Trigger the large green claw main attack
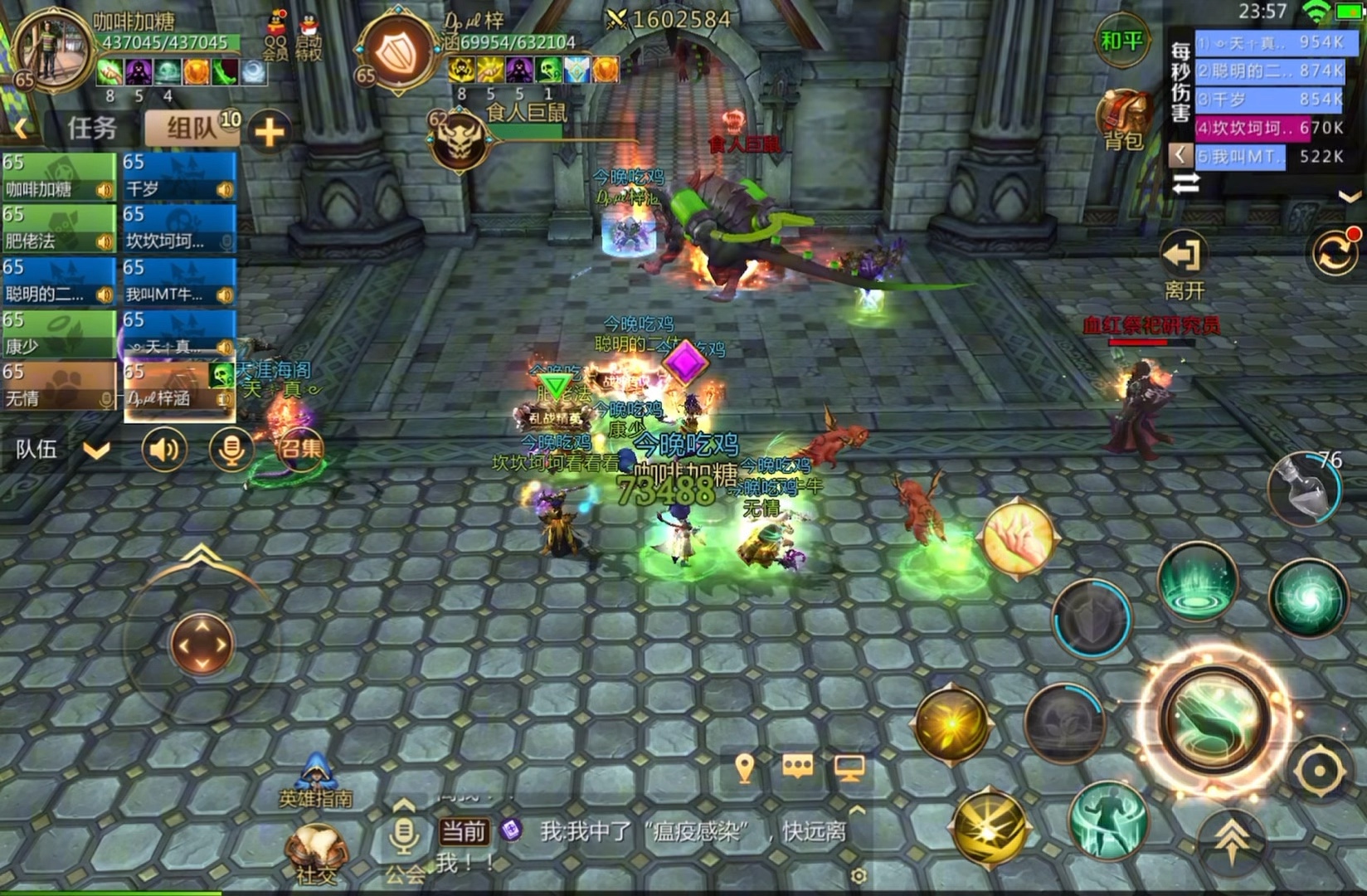This screenshot has width=1367, height=896. point(1215,718)
